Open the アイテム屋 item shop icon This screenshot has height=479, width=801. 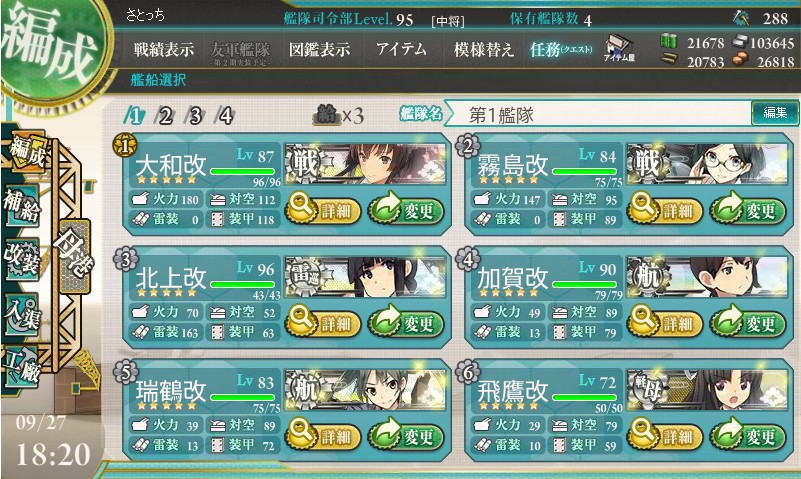(621, 50)
